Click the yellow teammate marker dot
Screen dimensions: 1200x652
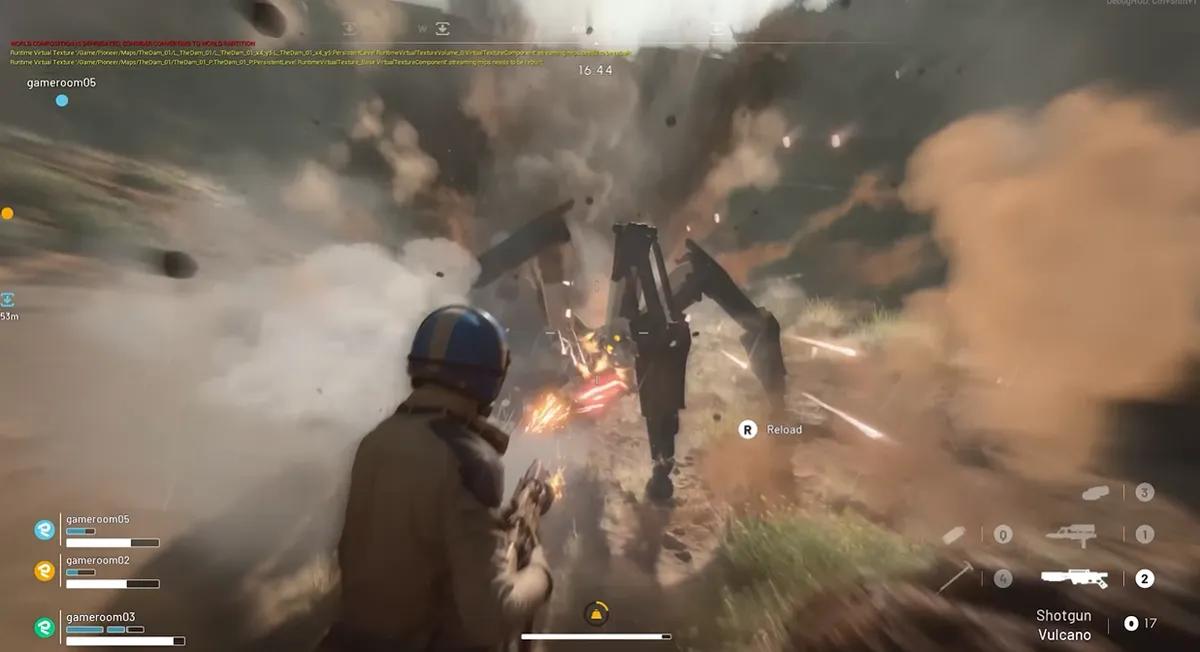tap(7, 213)
